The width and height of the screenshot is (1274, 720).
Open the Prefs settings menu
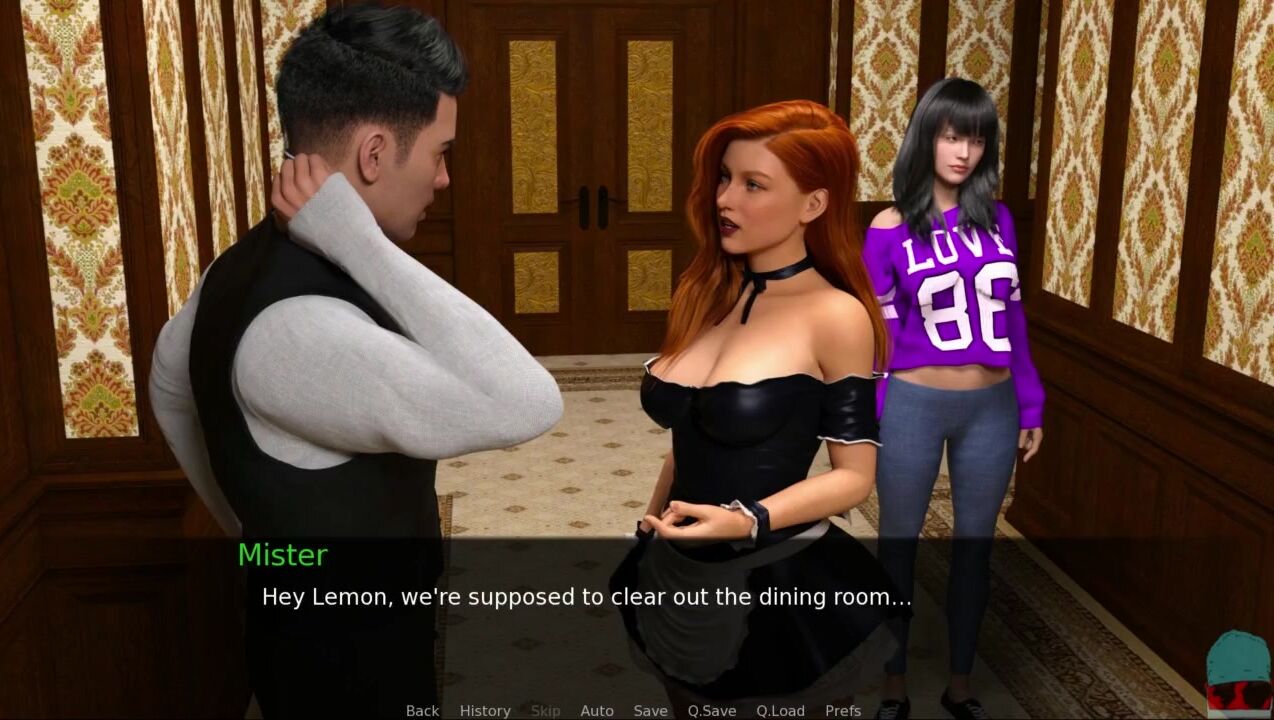(x=843, y=710)
